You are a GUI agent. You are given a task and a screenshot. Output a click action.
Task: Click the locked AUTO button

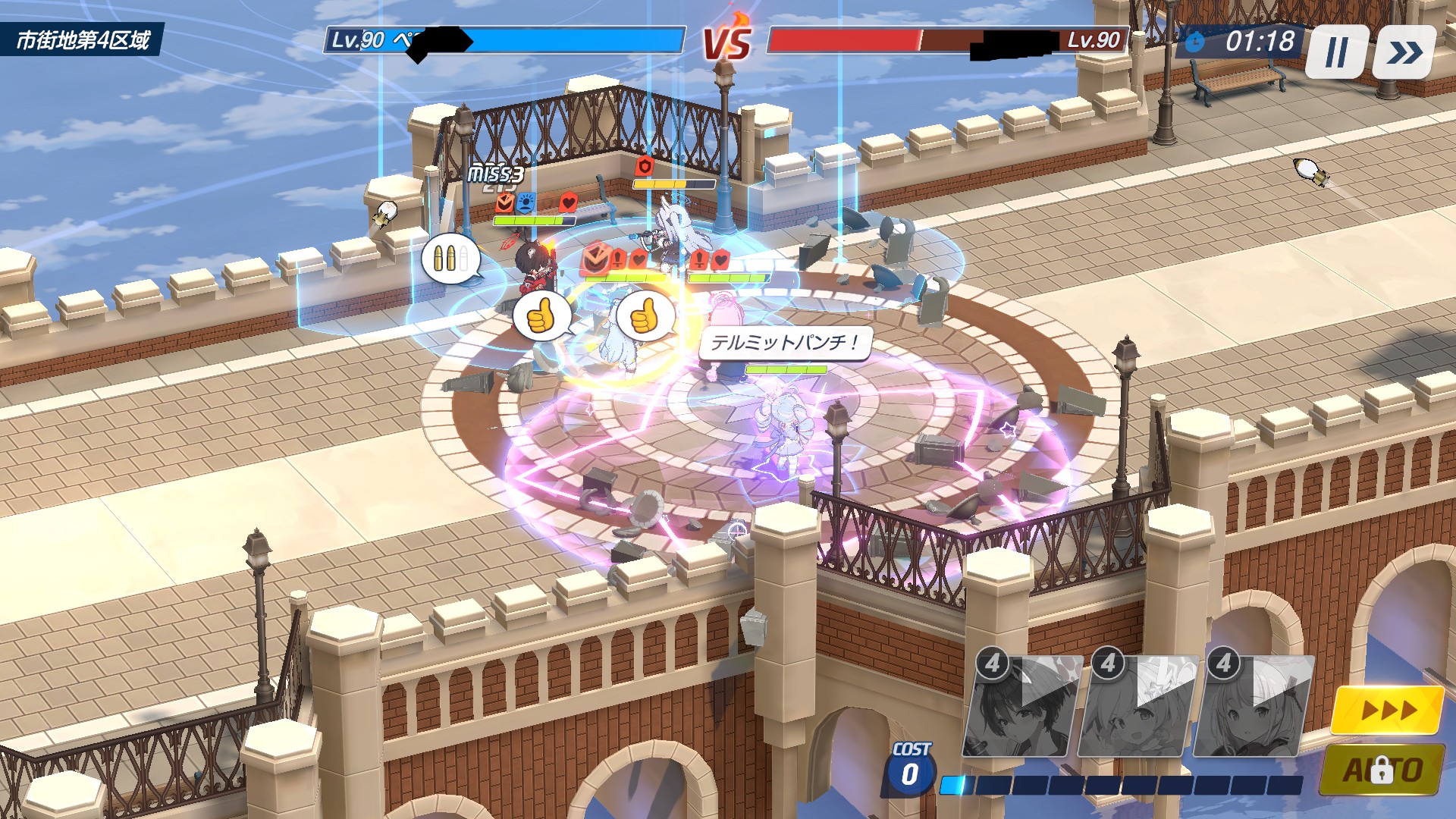tap(1382, 770)
